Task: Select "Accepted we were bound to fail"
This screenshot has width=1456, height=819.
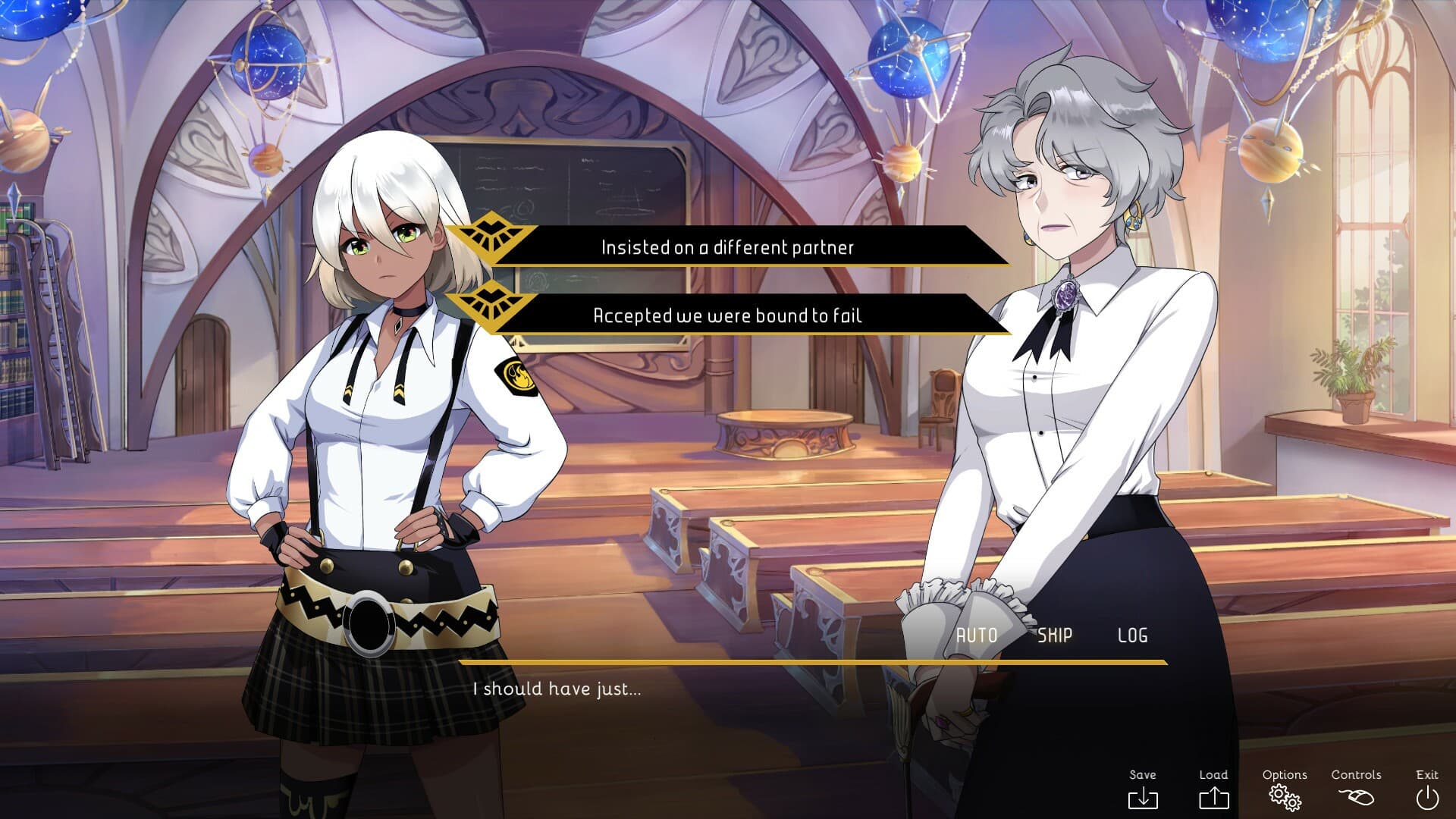Action: 727,315
